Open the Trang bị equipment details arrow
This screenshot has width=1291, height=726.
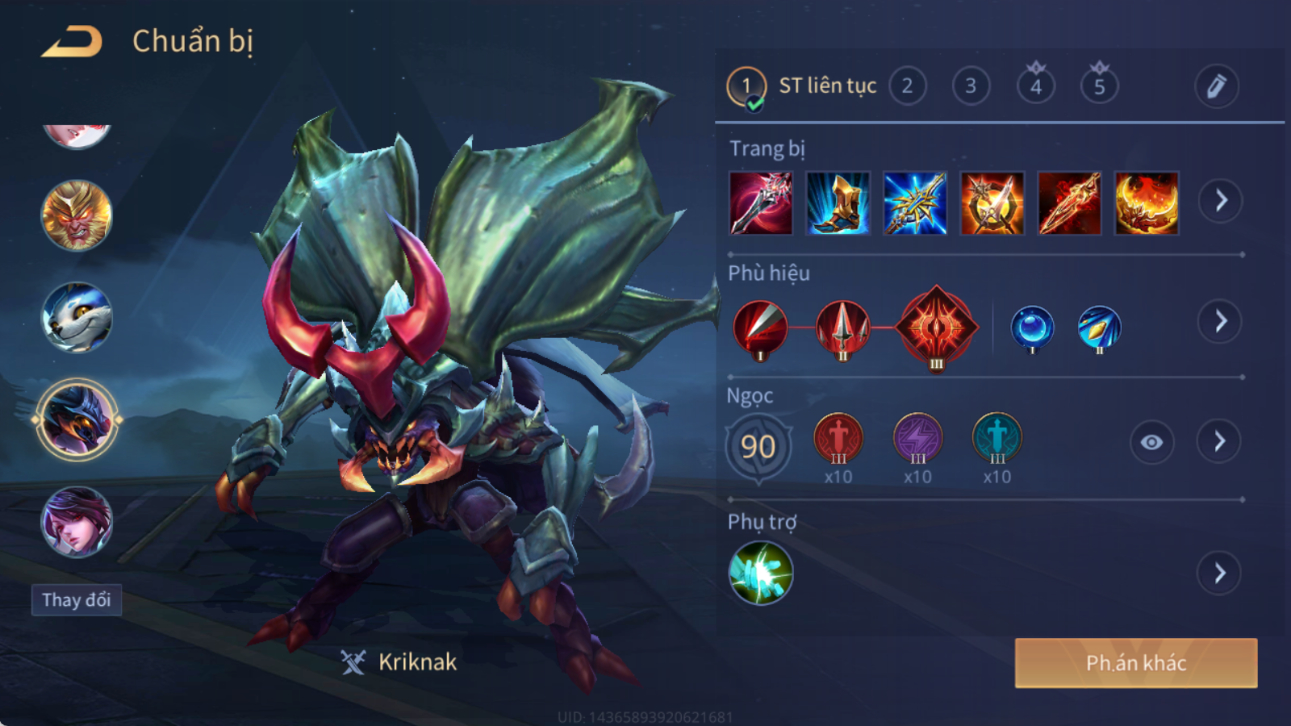[x=1220, y=201]
